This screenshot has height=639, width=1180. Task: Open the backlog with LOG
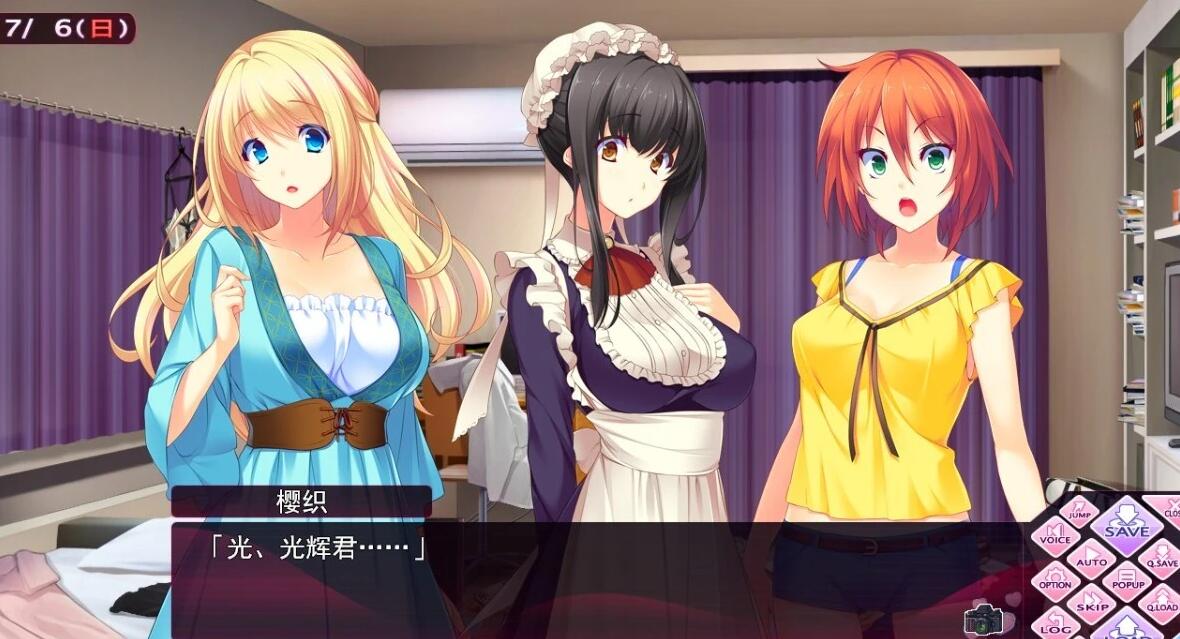[1055, 627]
